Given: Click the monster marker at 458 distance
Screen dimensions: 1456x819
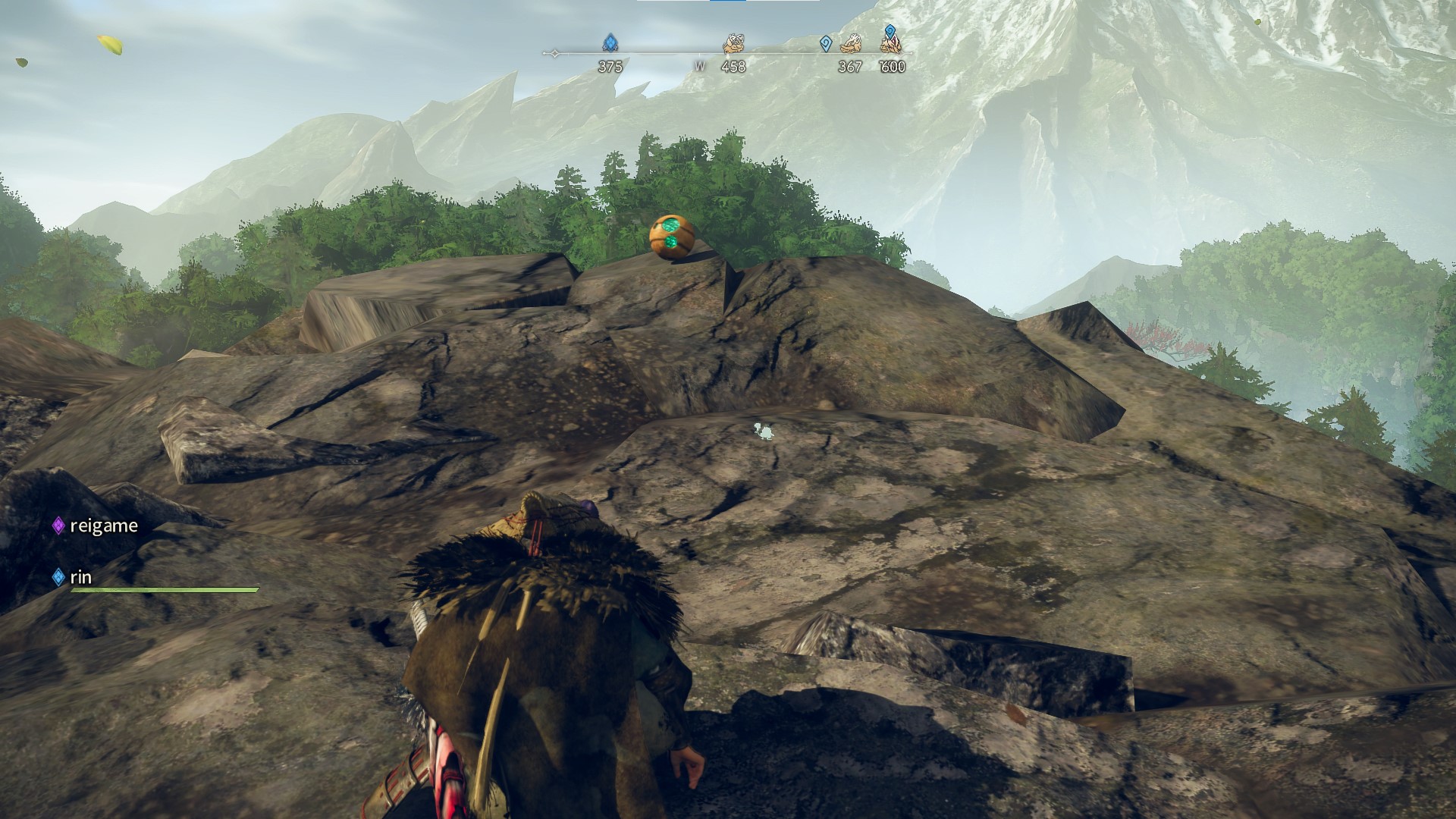Looking at the screenshot, I should pyautogui.click(x=733, y=44).
